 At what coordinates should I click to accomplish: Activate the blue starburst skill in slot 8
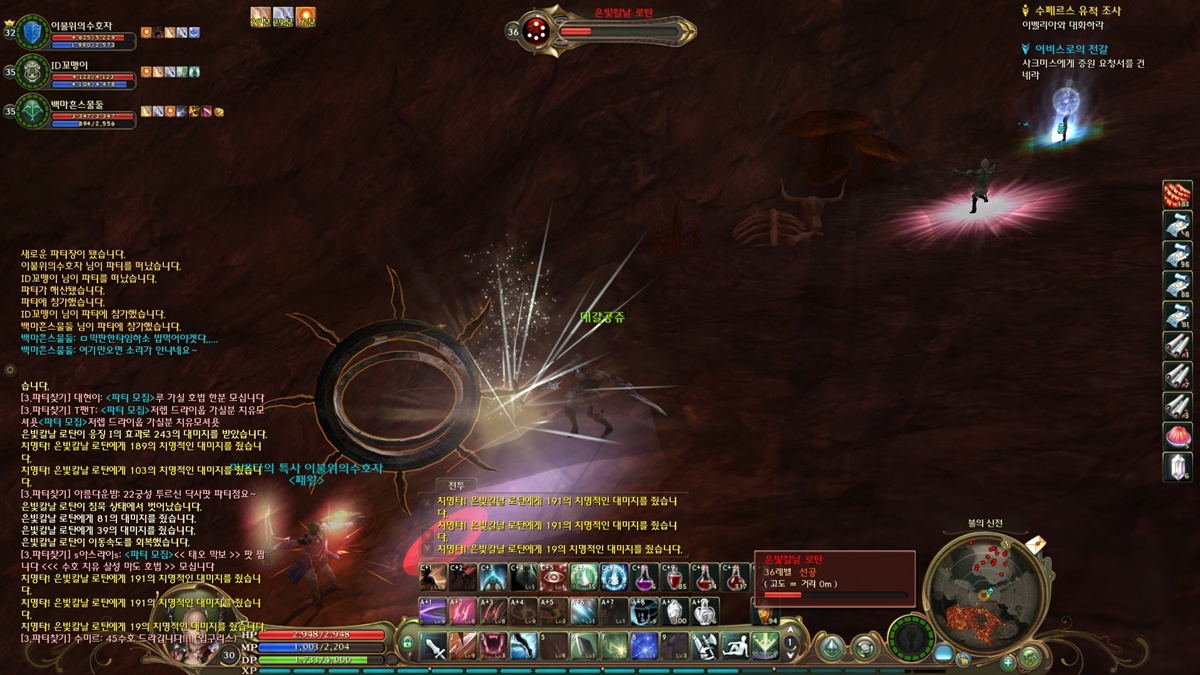coord(645,646)
